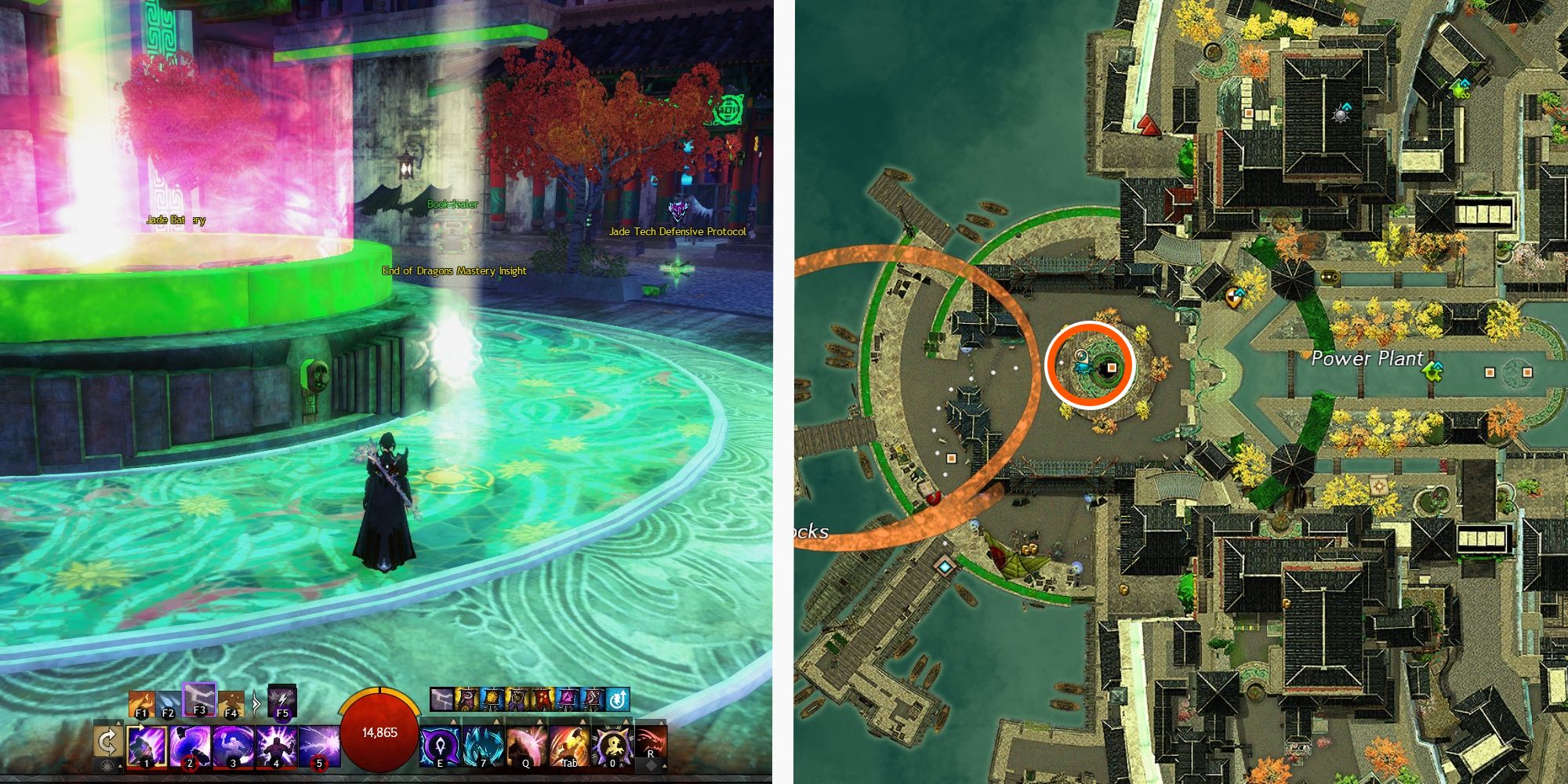Open the skill flyout arrow above the heal skill
The width and height of the screenshot is (1568, 784).
(452, 722)
